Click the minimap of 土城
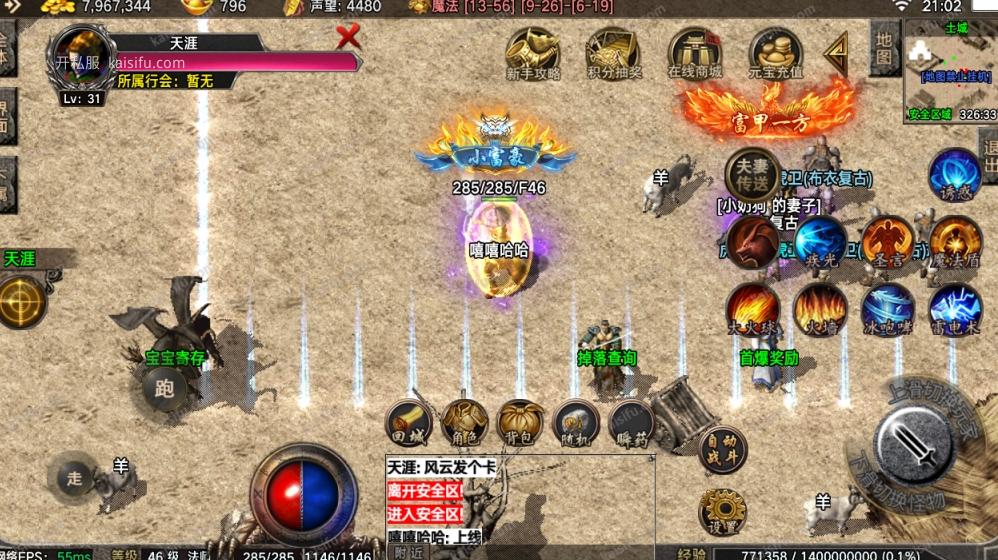Viewport: 998px width, 560px height. pos(949,70)
